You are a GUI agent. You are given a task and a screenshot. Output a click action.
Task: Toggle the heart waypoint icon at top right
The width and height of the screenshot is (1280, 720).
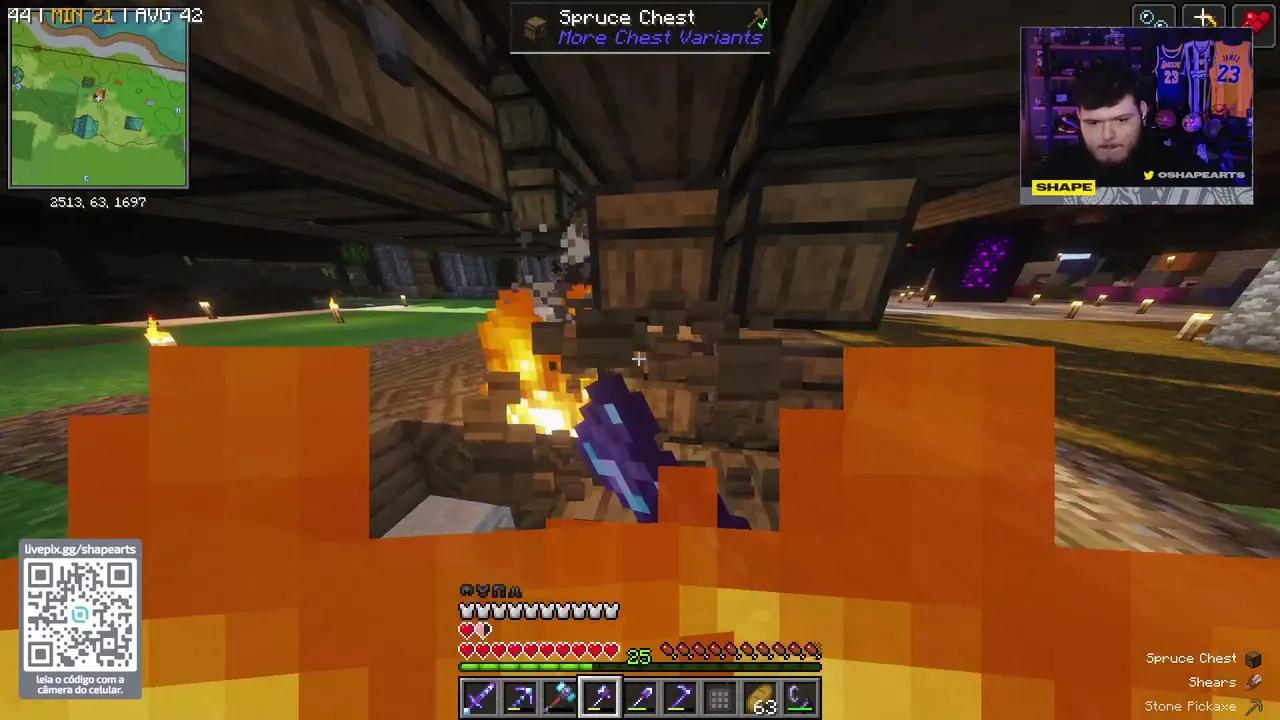pos(1256,17)
